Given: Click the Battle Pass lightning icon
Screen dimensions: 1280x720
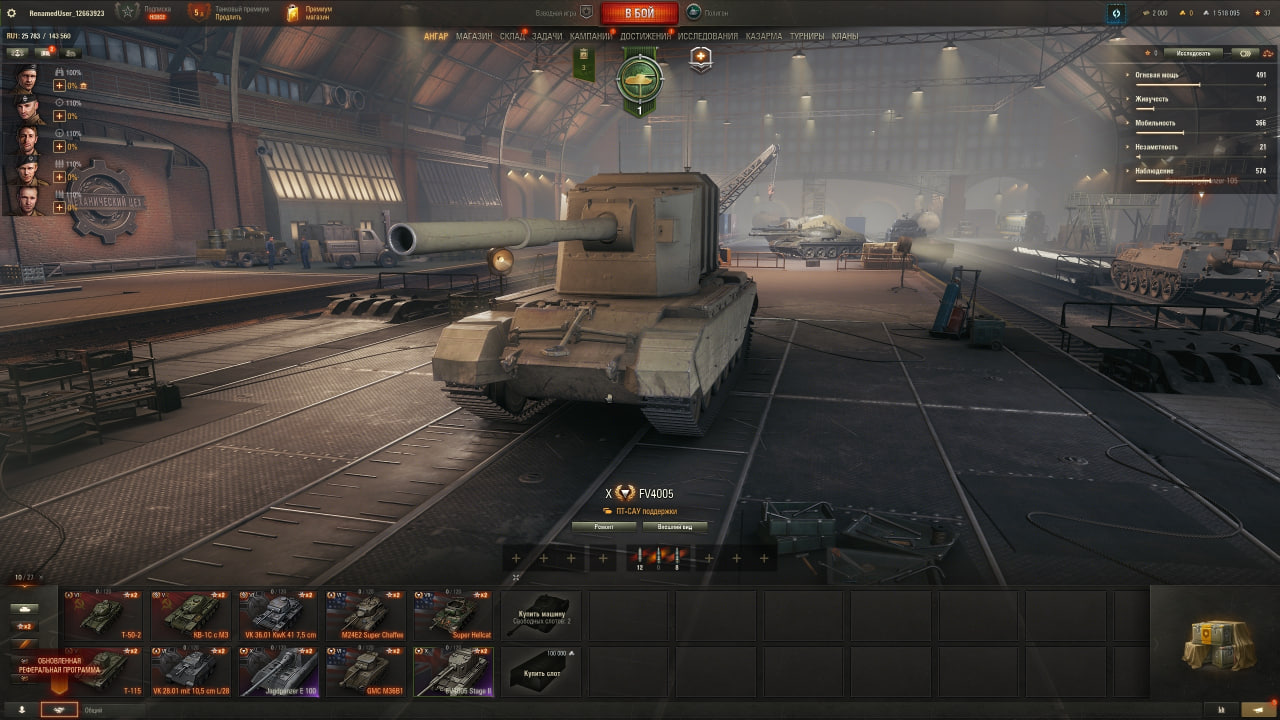Looking at the screenshot, I should pyautogui.click(x=1116, y=13).
